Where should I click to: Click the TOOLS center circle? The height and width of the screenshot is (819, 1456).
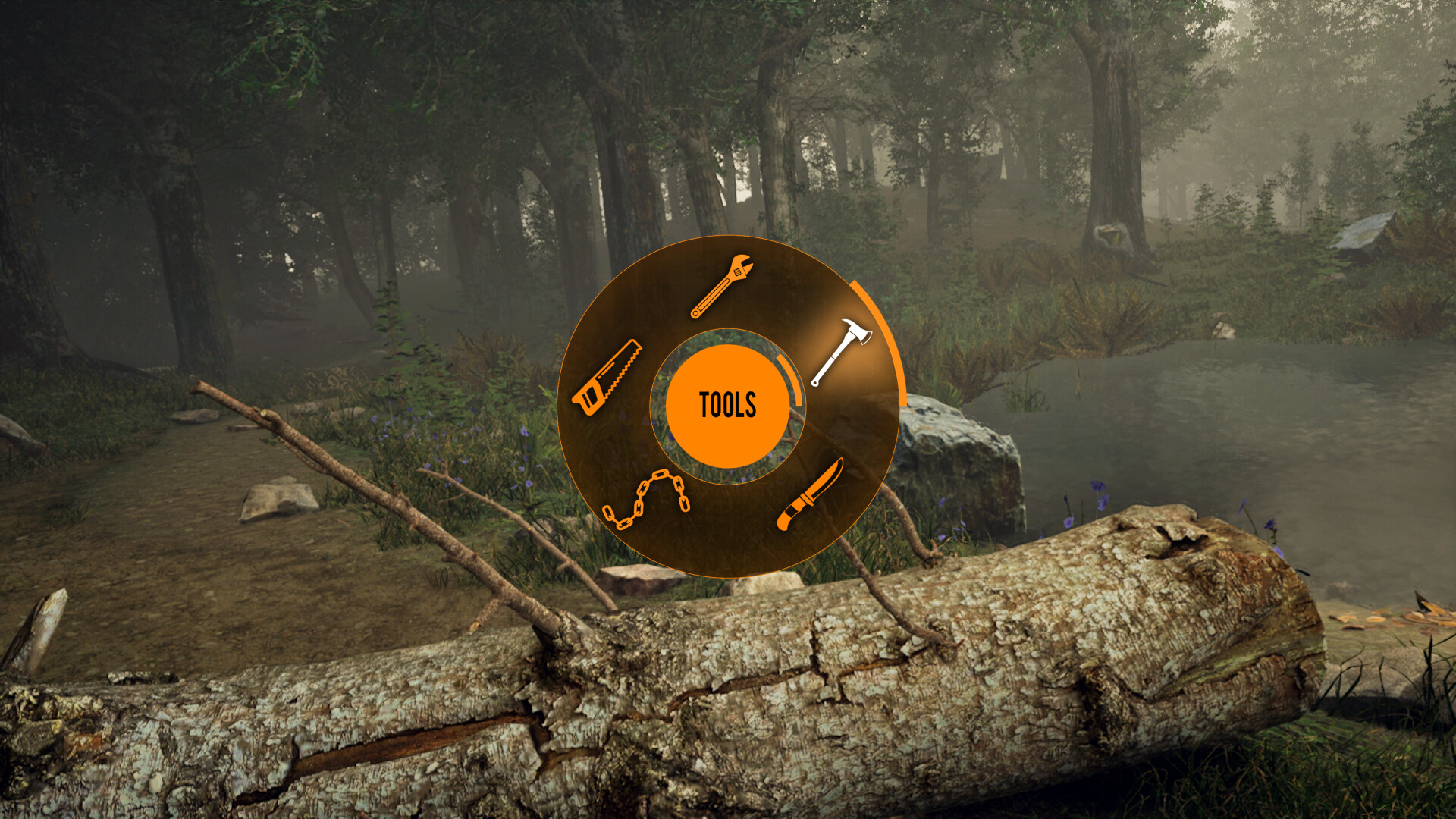click(728, 406)
